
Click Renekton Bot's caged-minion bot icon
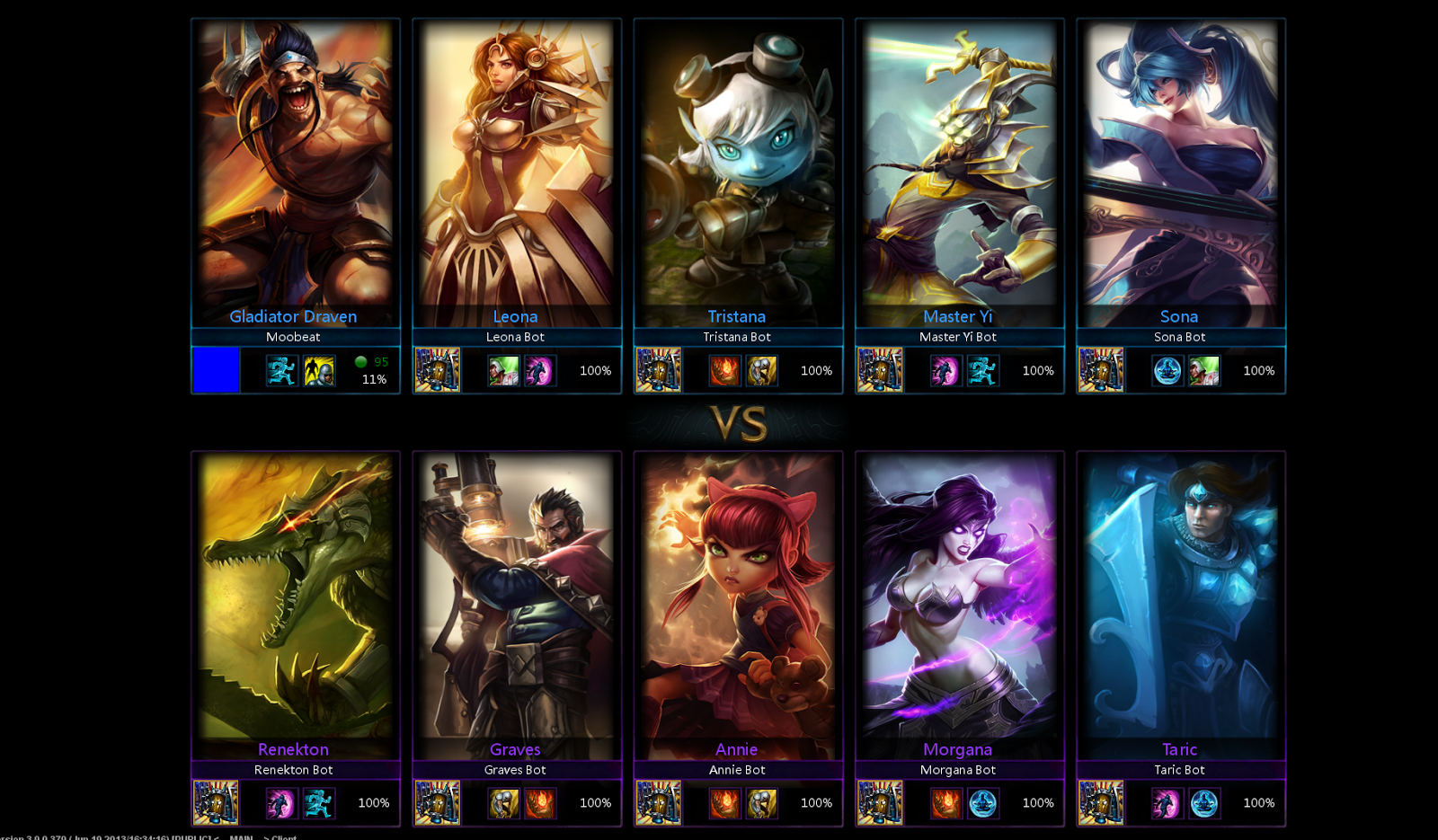point(217,802)
